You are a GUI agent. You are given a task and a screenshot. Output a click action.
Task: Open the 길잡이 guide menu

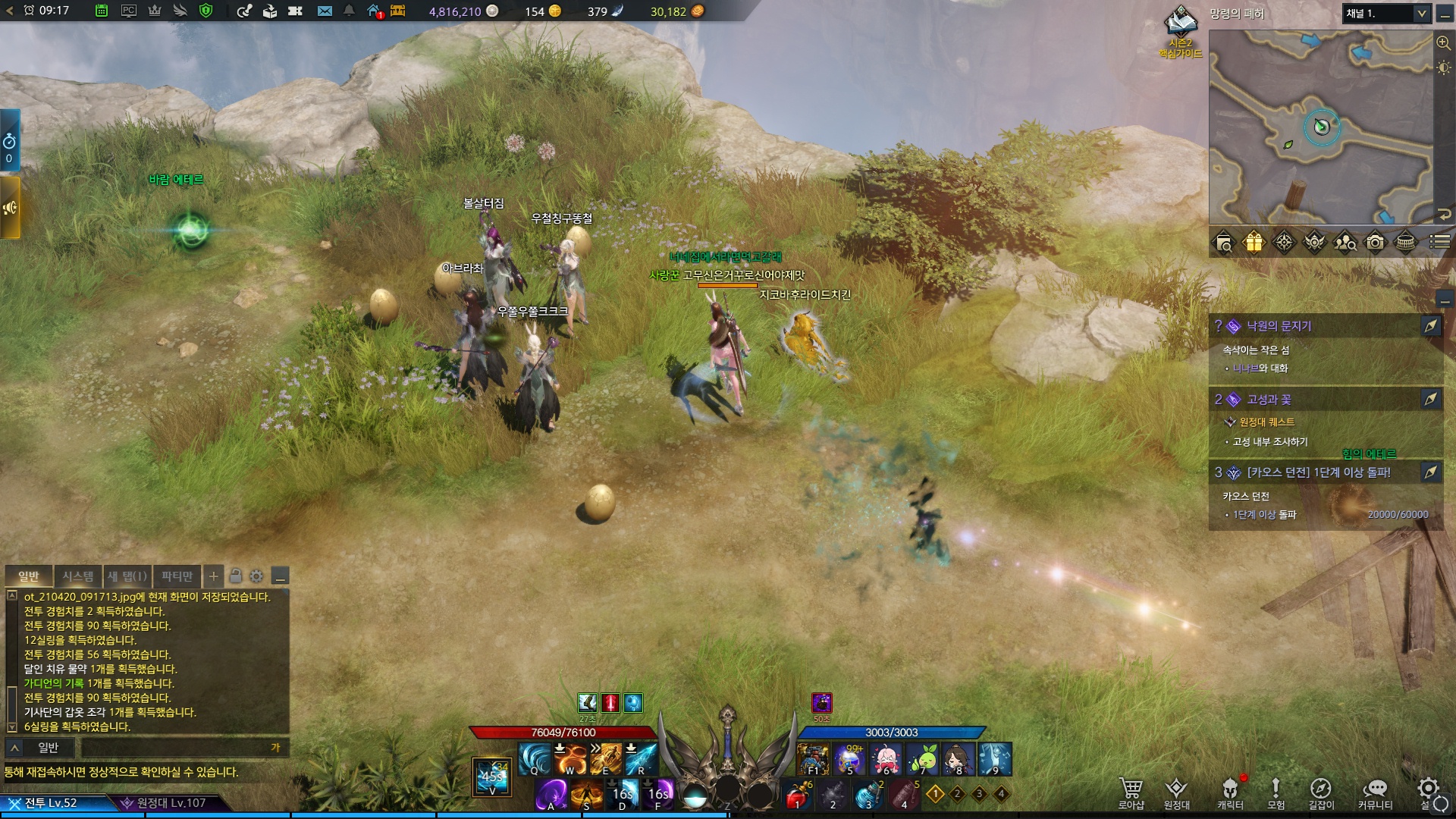[x=1320, y=793]
